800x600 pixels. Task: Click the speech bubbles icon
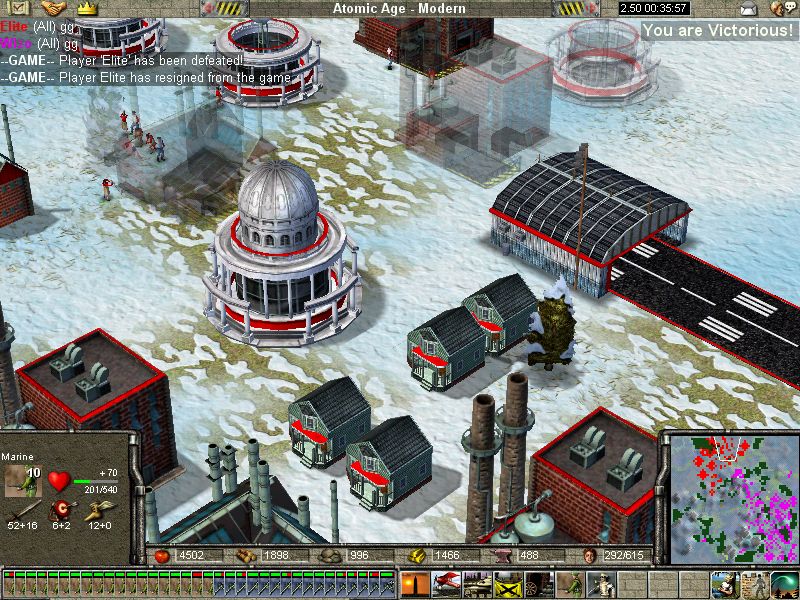(776, 9)
